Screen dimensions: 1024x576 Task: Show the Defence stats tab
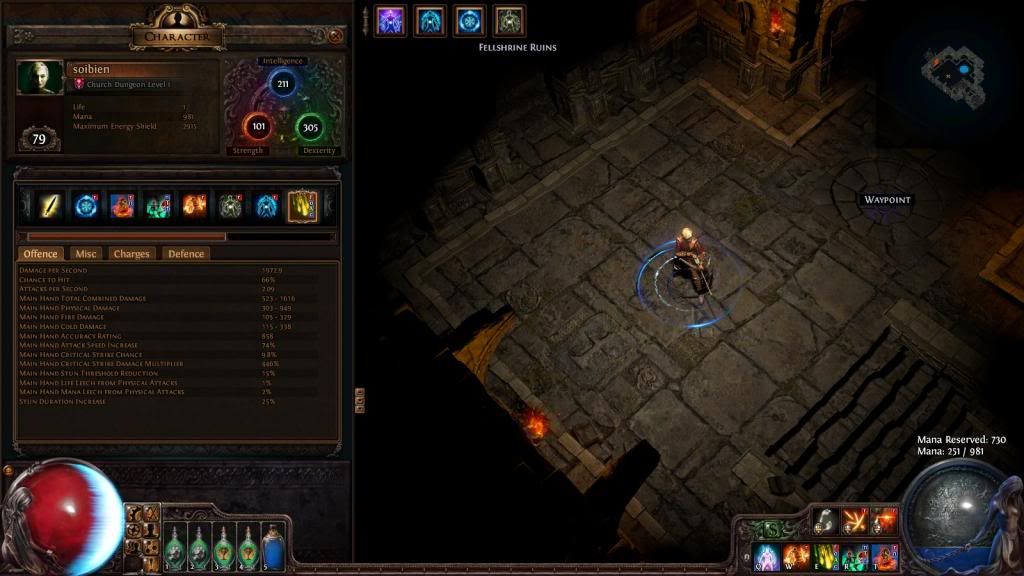click(x=185, y=254)
